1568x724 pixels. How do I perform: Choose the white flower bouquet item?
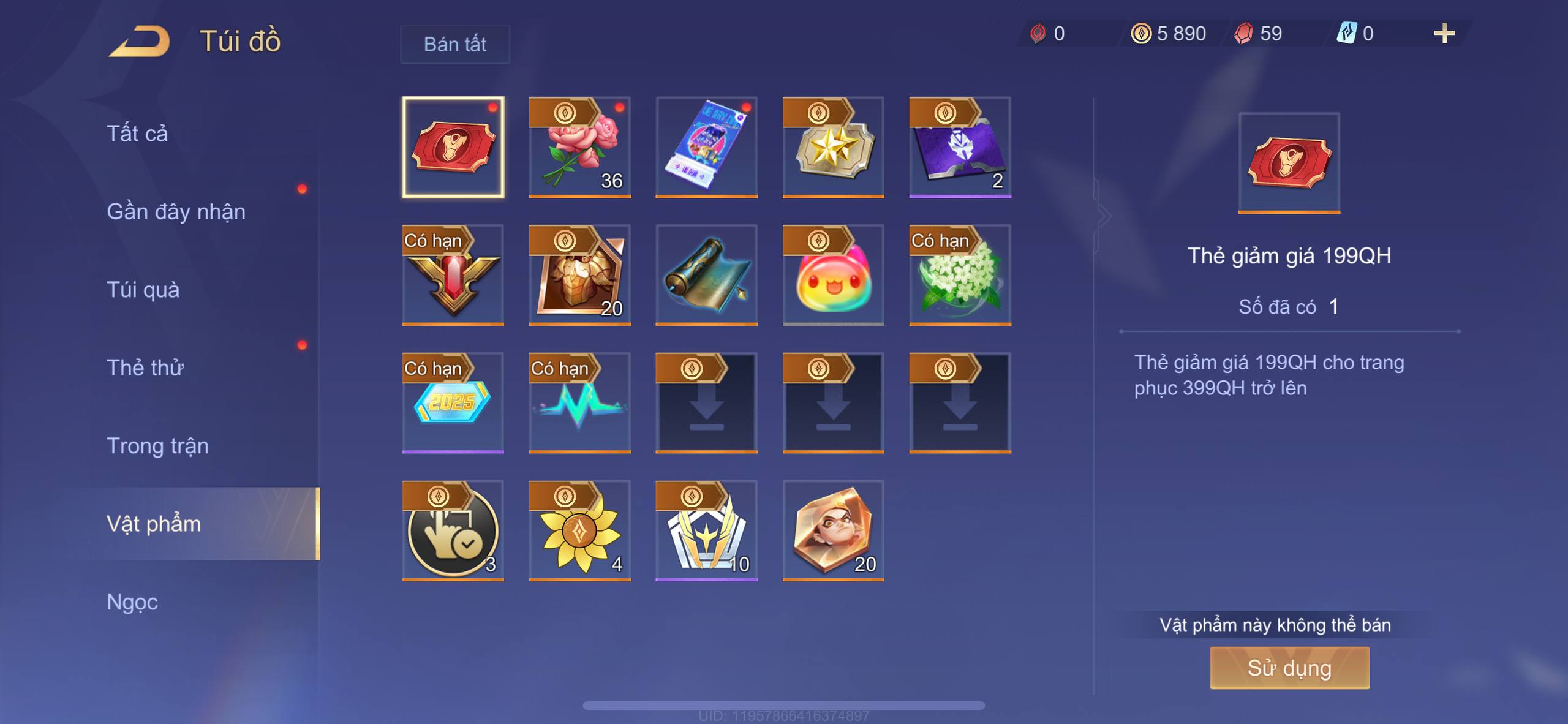pos(960,275)
